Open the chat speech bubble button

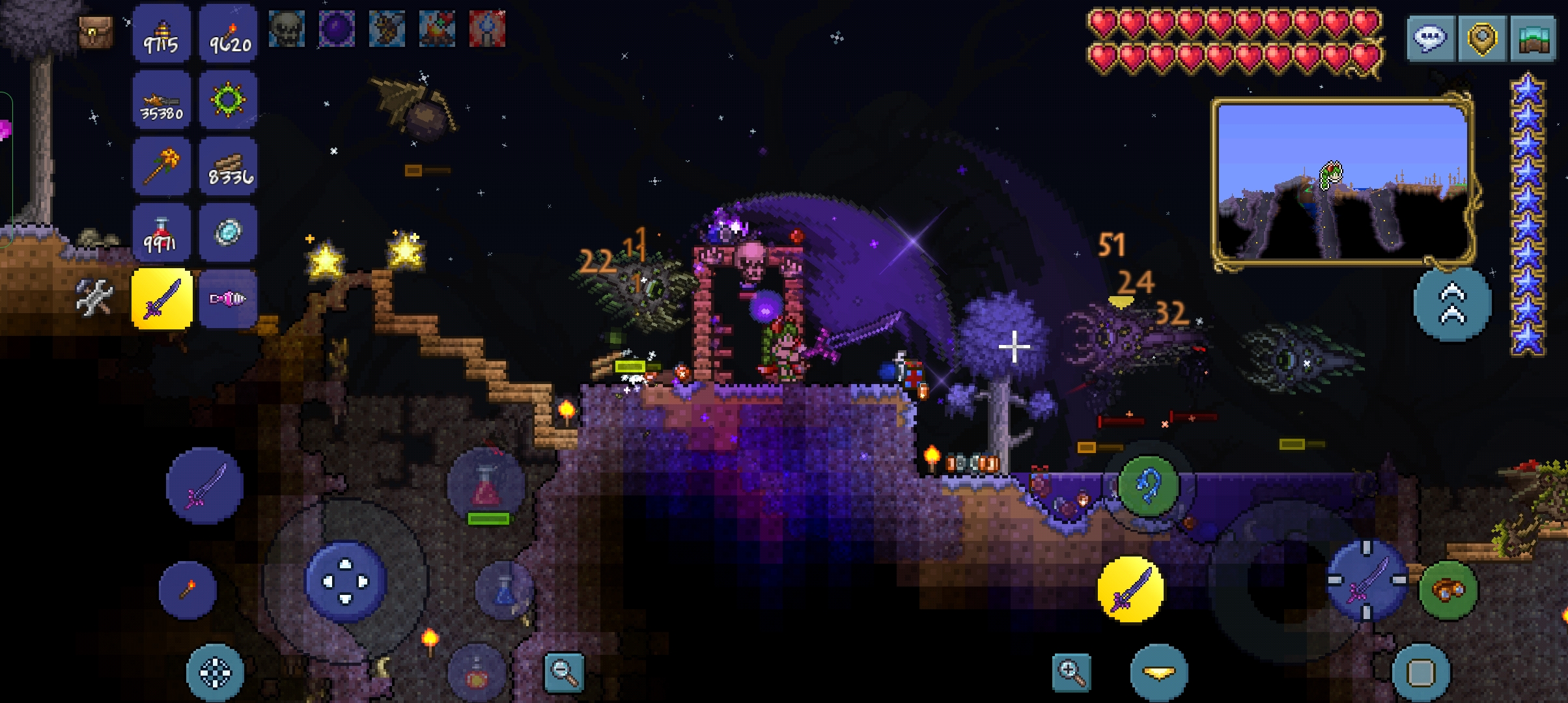pos(1430,38)
